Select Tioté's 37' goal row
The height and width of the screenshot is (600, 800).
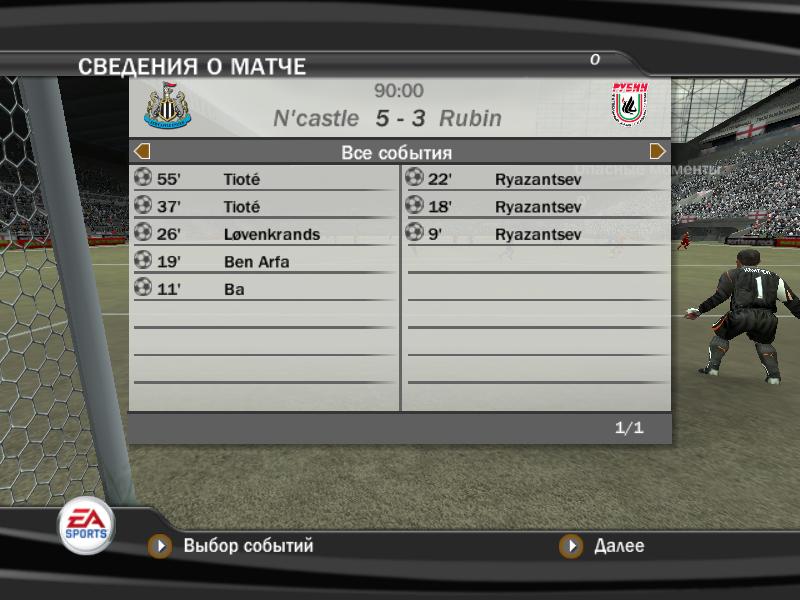(x=264, y=207)
